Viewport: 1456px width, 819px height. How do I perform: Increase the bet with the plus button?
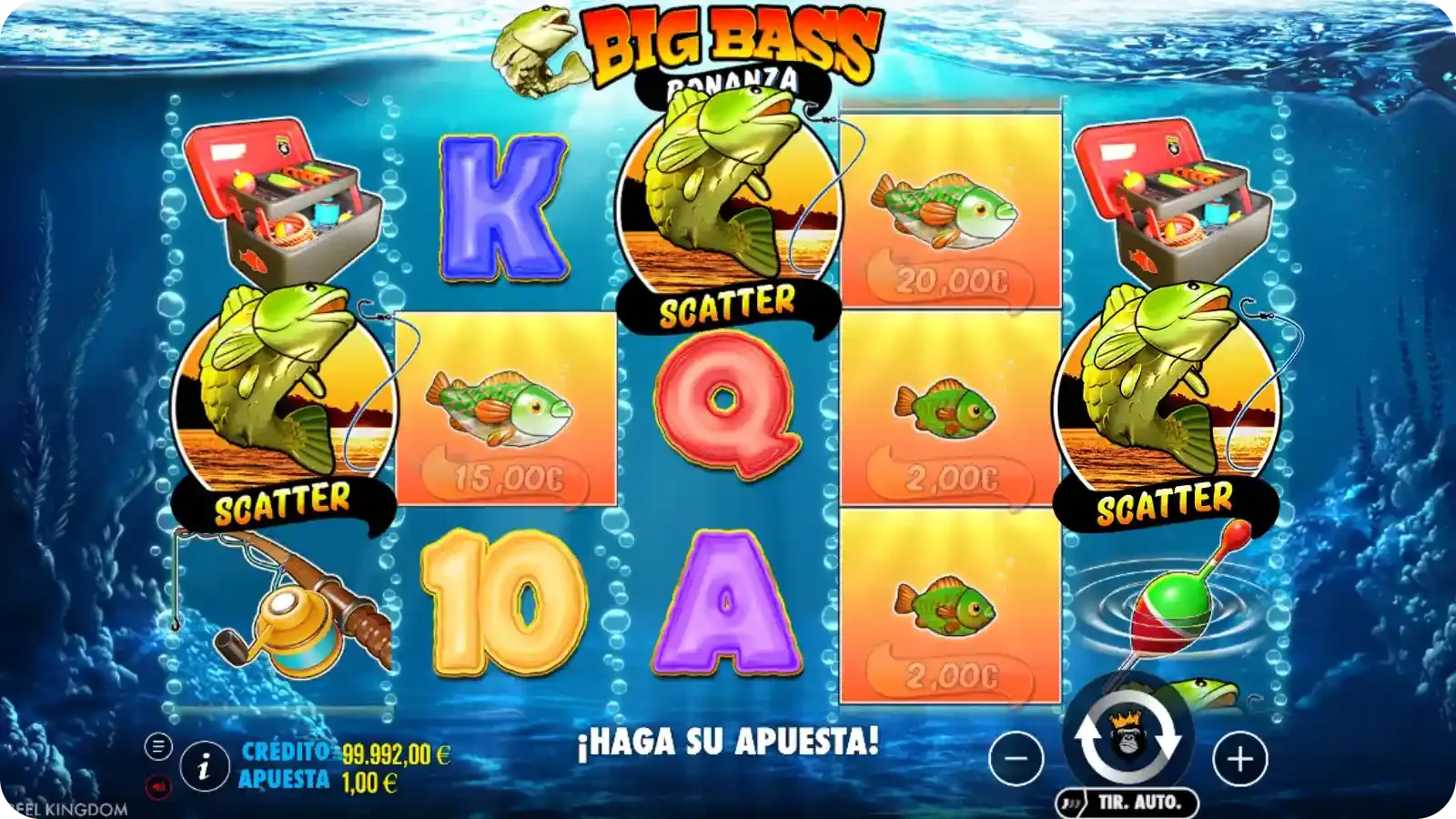pos(1240,758)
